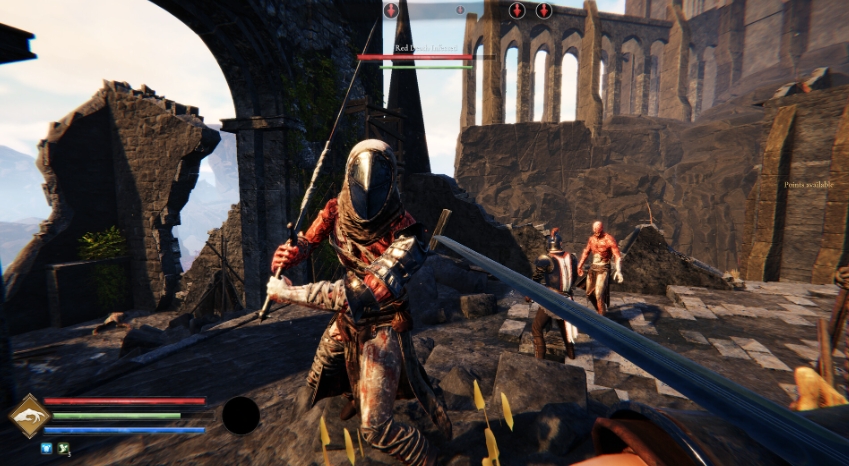This screenshot has width=849, height=466.
Task: Select the gold diamond claw emblem
Action: coord(28,415)
